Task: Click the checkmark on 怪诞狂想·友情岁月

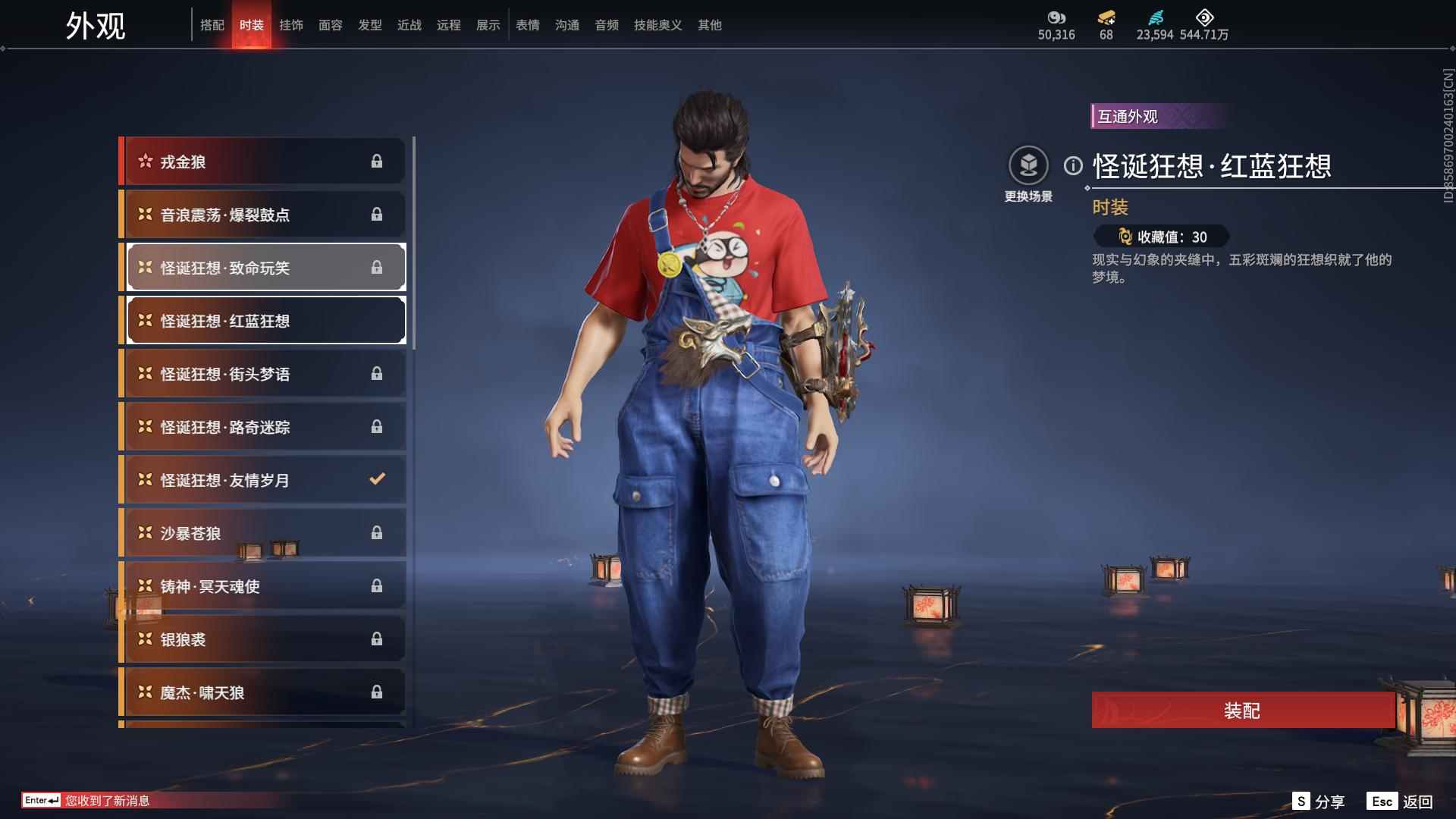Action: click(x=376, y=479)
